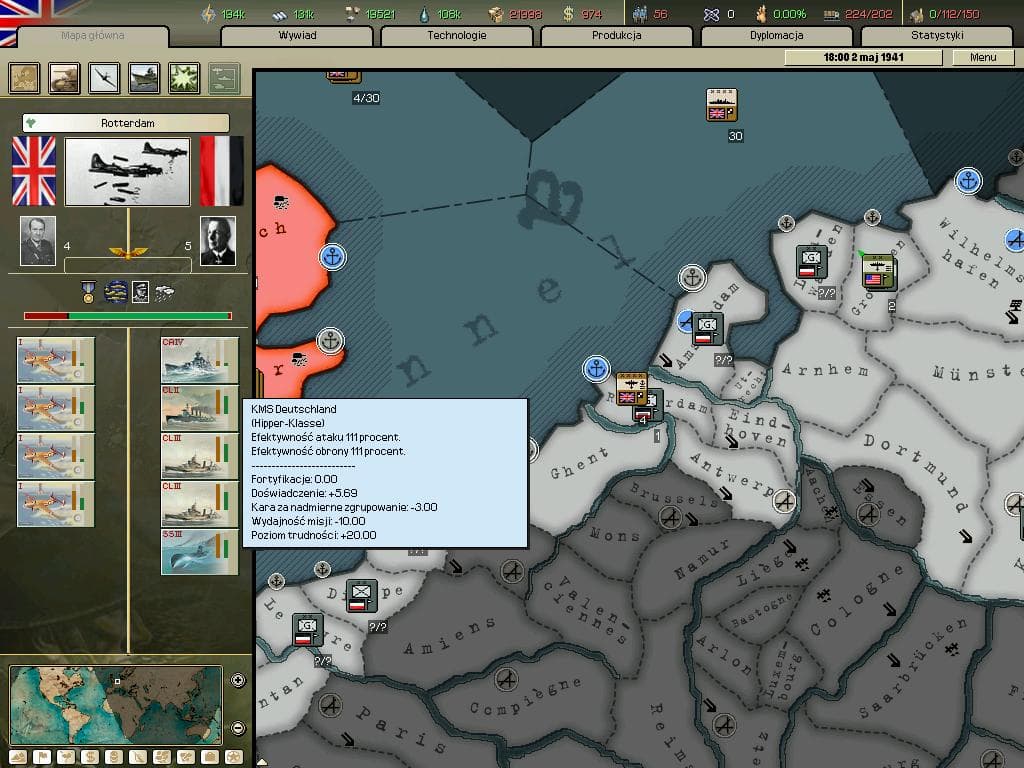Select the CA IV heavy cruiser card
Image resolution: width=1024 pixels, height=768 pixels.
(200, 360)
